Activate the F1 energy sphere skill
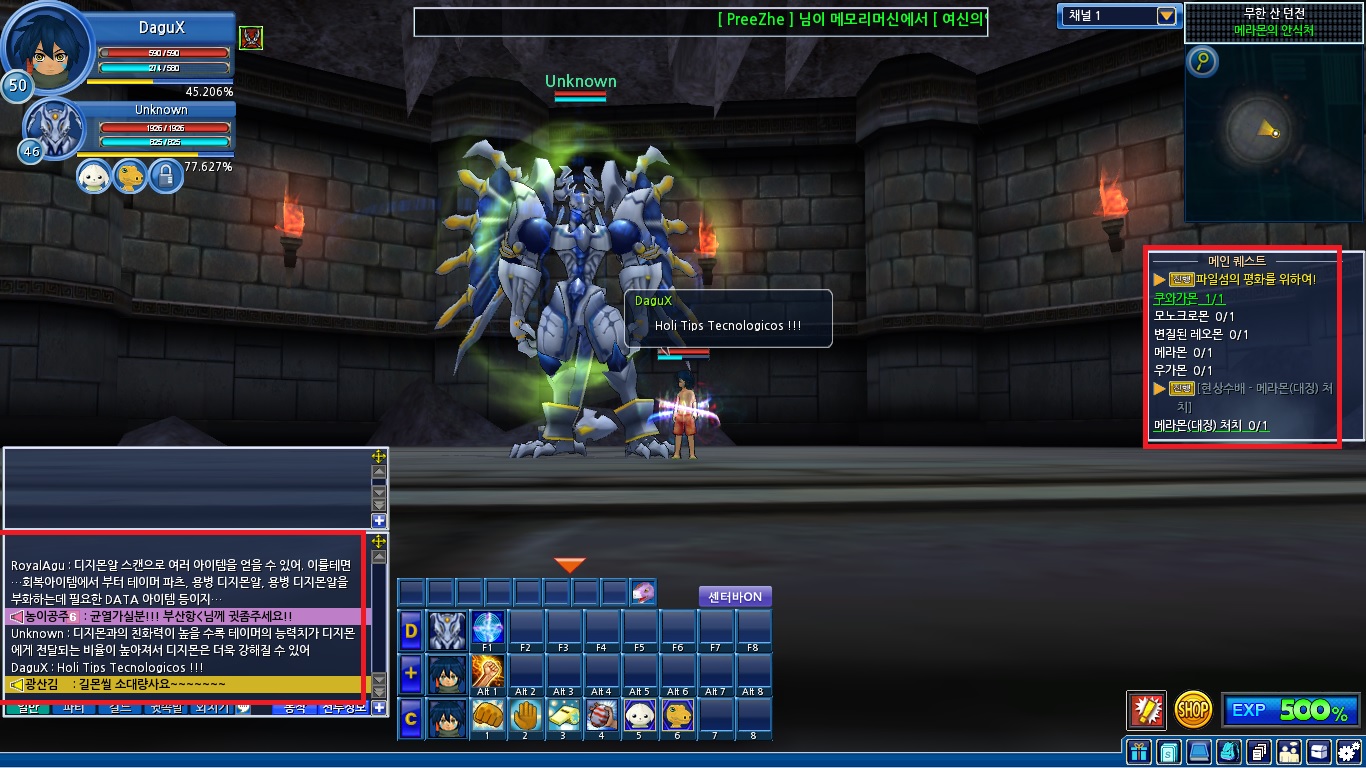Viewport: 1366px width, 768px height. (488, 630)
